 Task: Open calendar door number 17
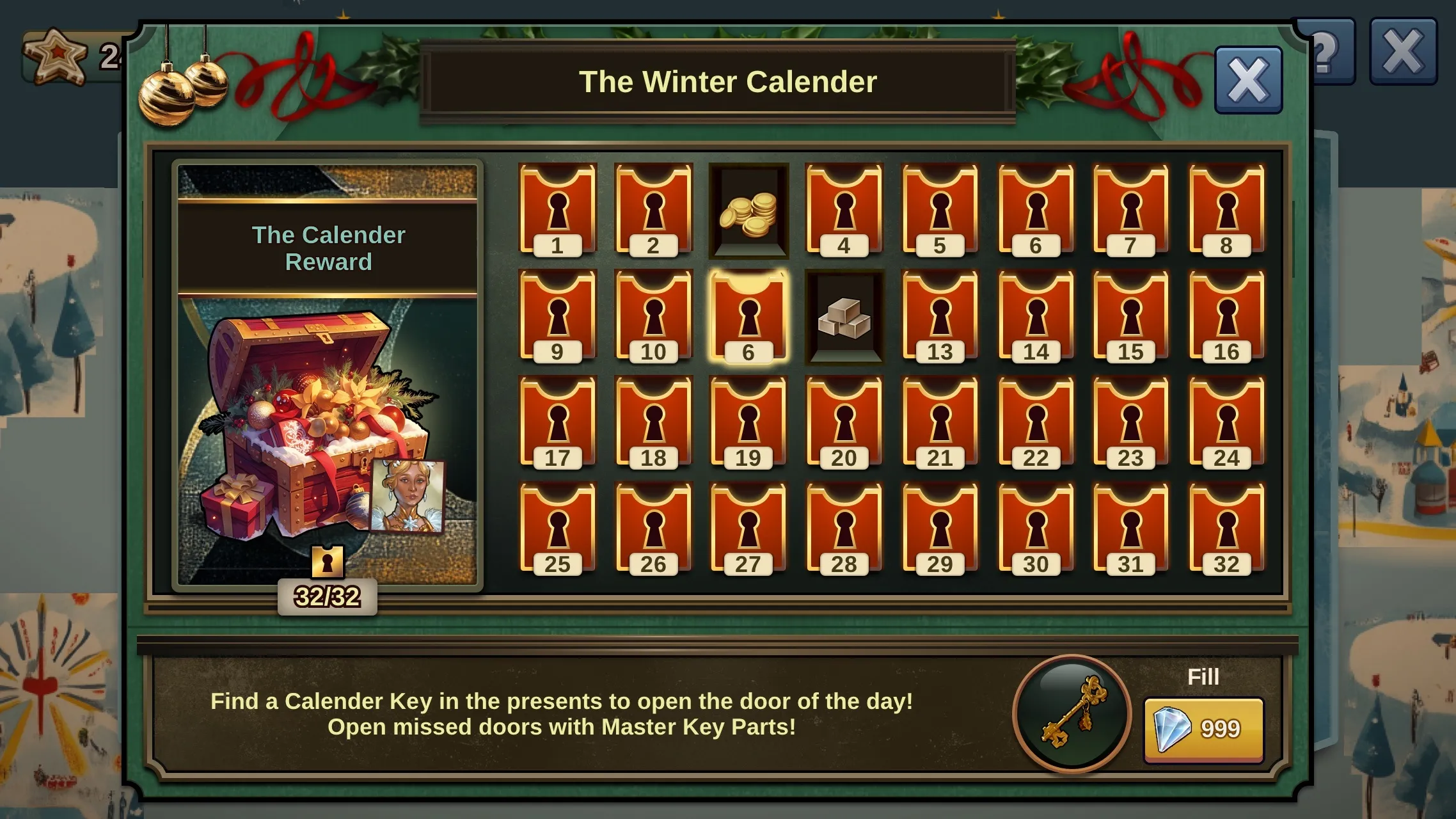click(x=557, y=423)
